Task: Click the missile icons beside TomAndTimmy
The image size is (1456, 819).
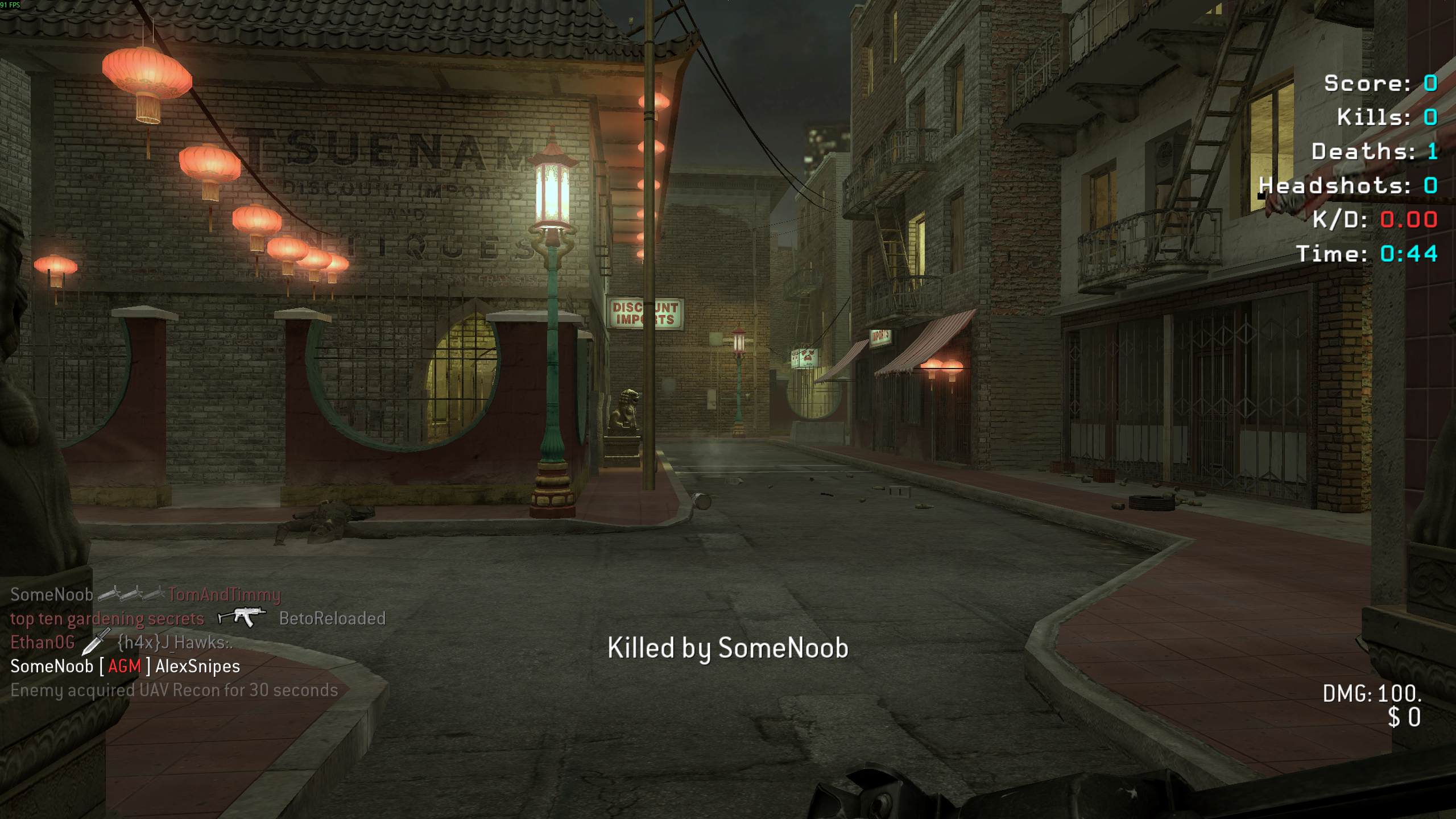Action: click(x=131, y=594)
